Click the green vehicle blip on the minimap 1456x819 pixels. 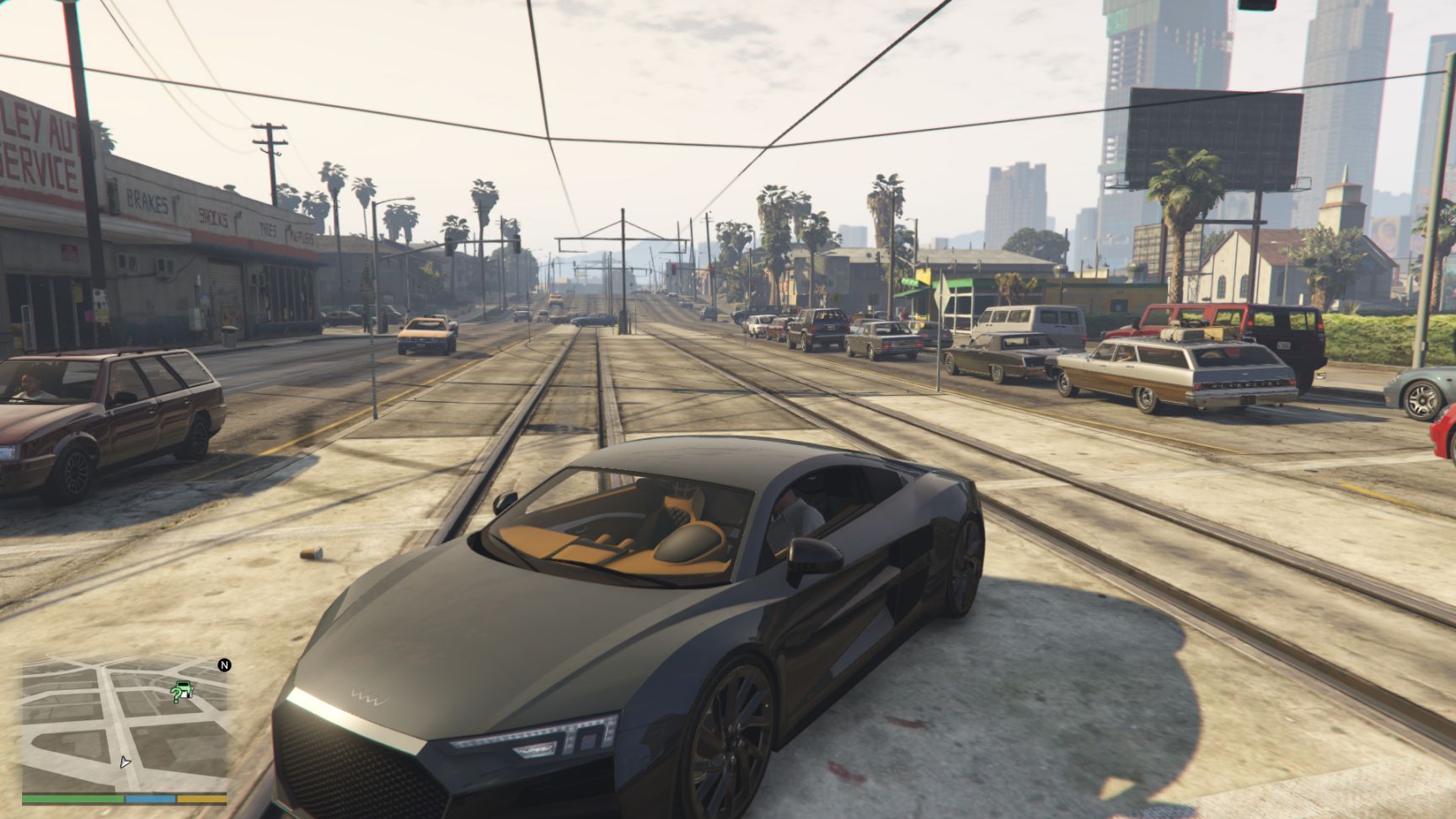pos(184,688)
